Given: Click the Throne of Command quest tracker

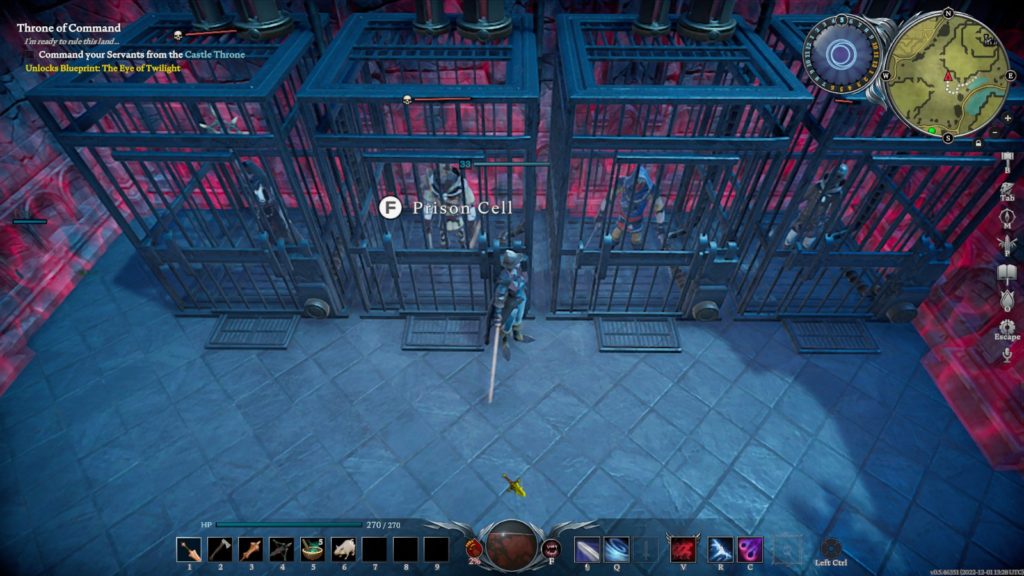Looking at the screenshot, I should (x=68, y=28).
